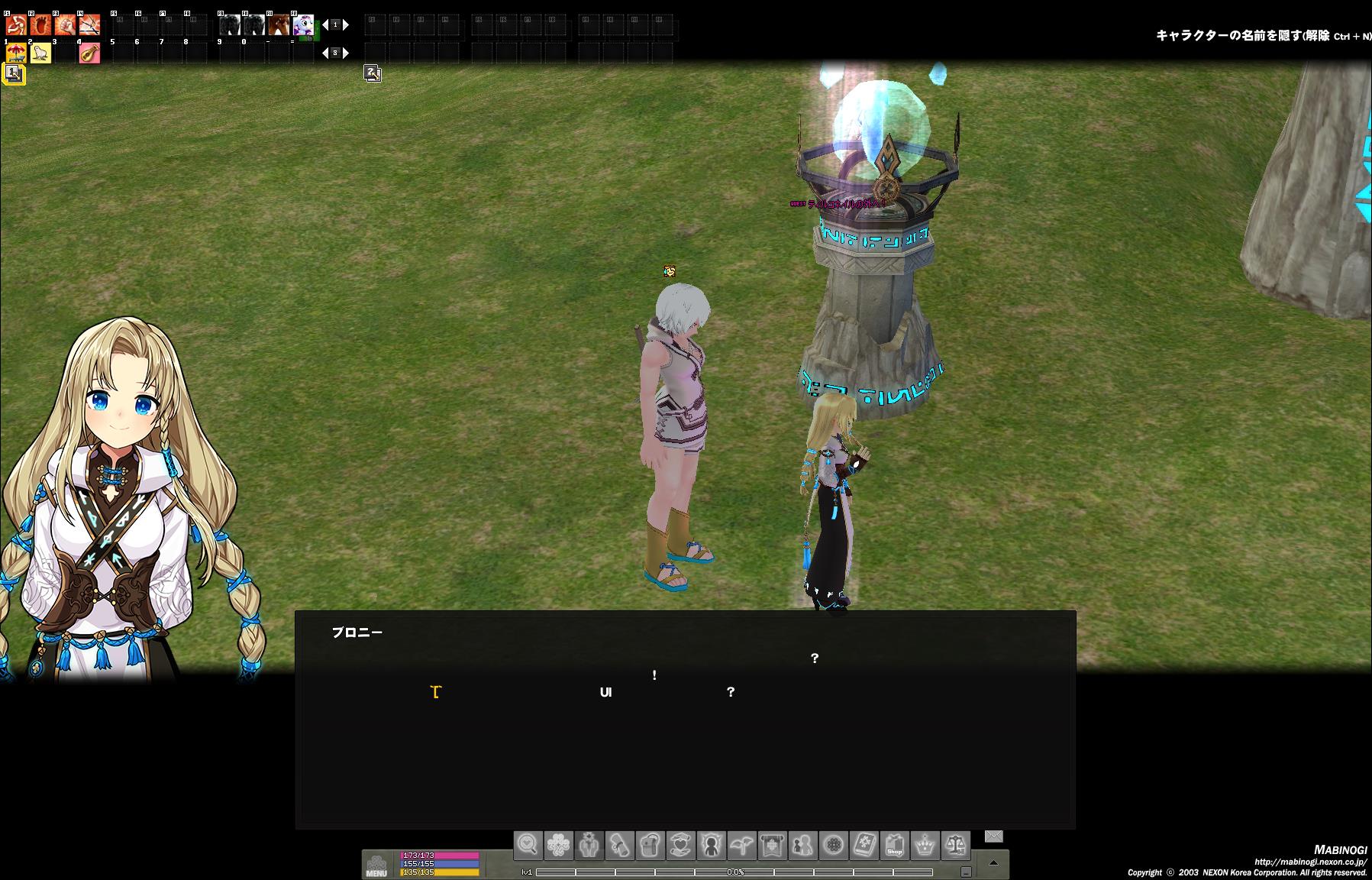Summon the brown horse pet on F11
The height and width of the screenshot is (880, 1372).
pyautogui.click(x=279, y=25)
